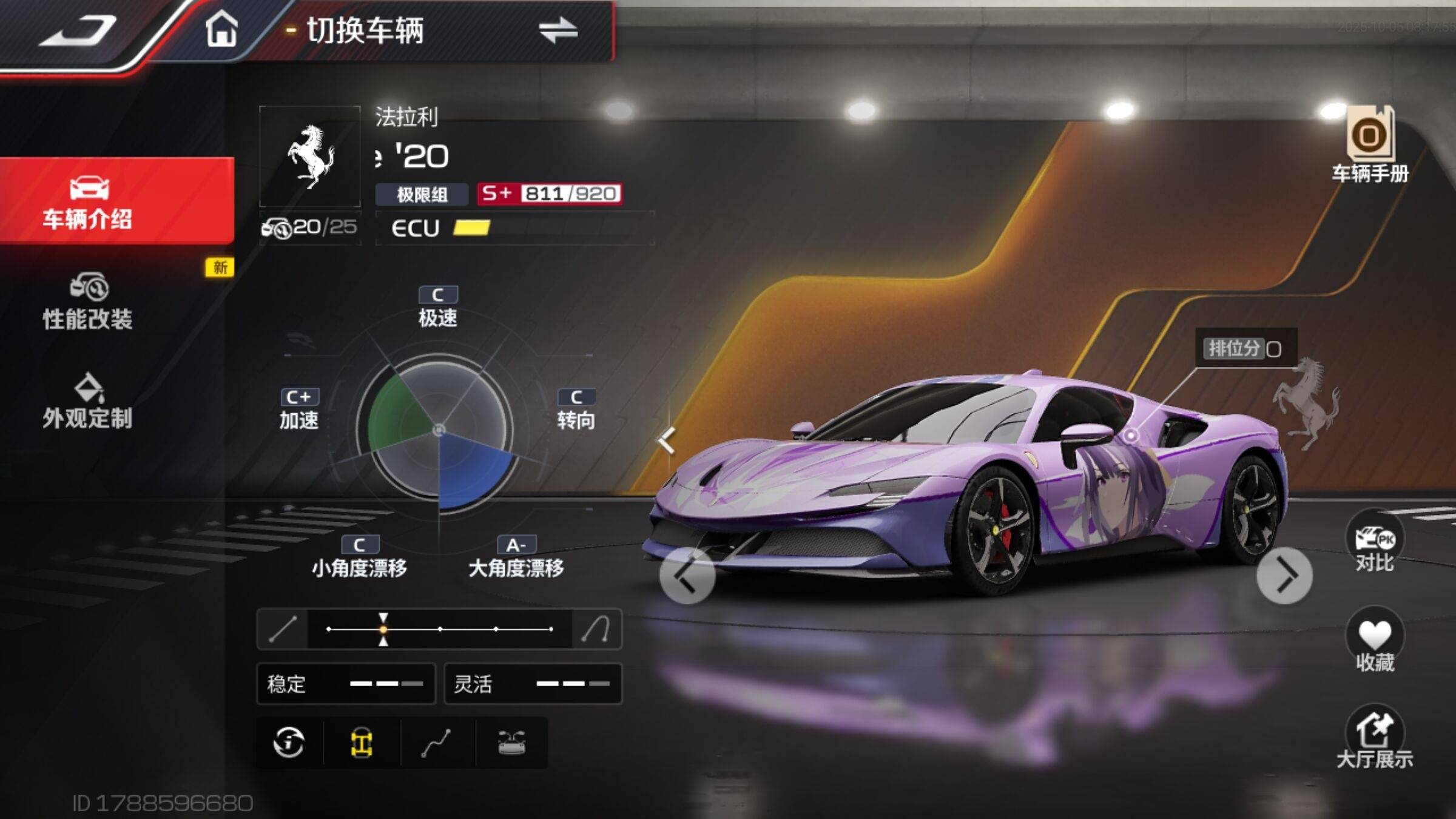1456x819 pixels.
Task: Open the curve graph icon
Action: [436, 743]
